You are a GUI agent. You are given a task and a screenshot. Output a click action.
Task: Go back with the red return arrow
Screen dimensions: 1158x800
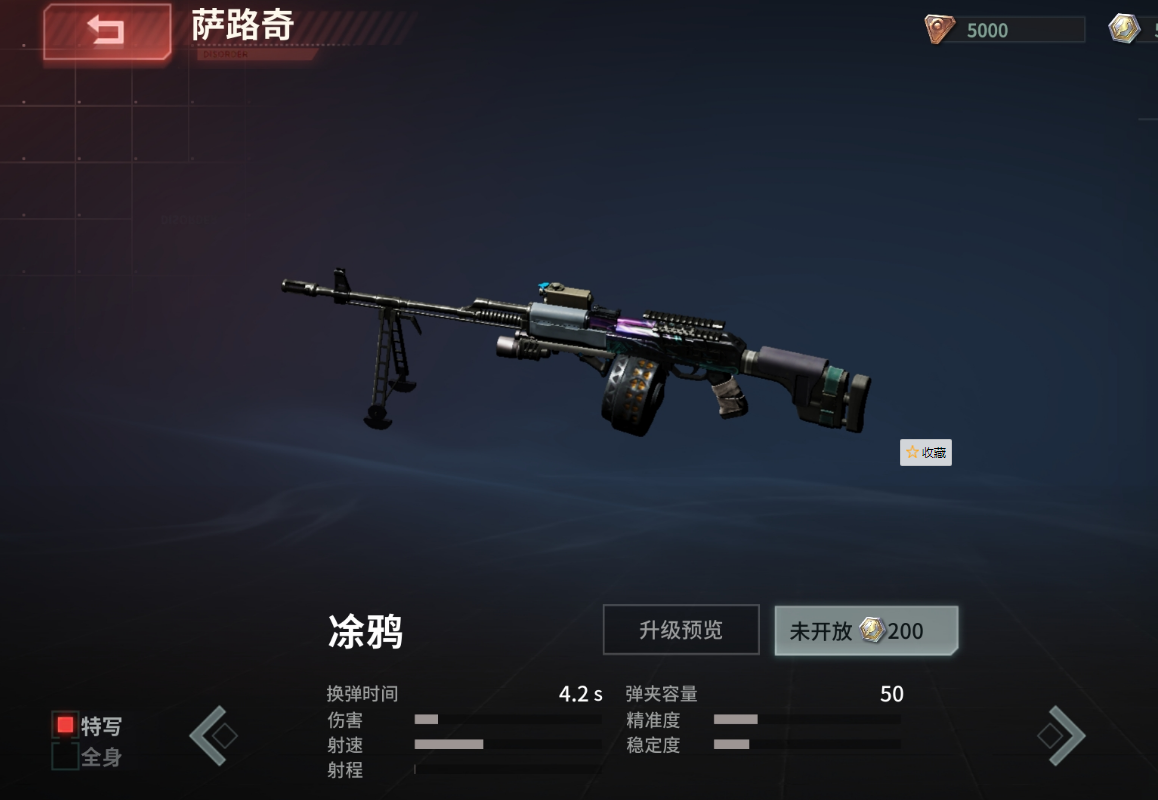pos(106,32)
